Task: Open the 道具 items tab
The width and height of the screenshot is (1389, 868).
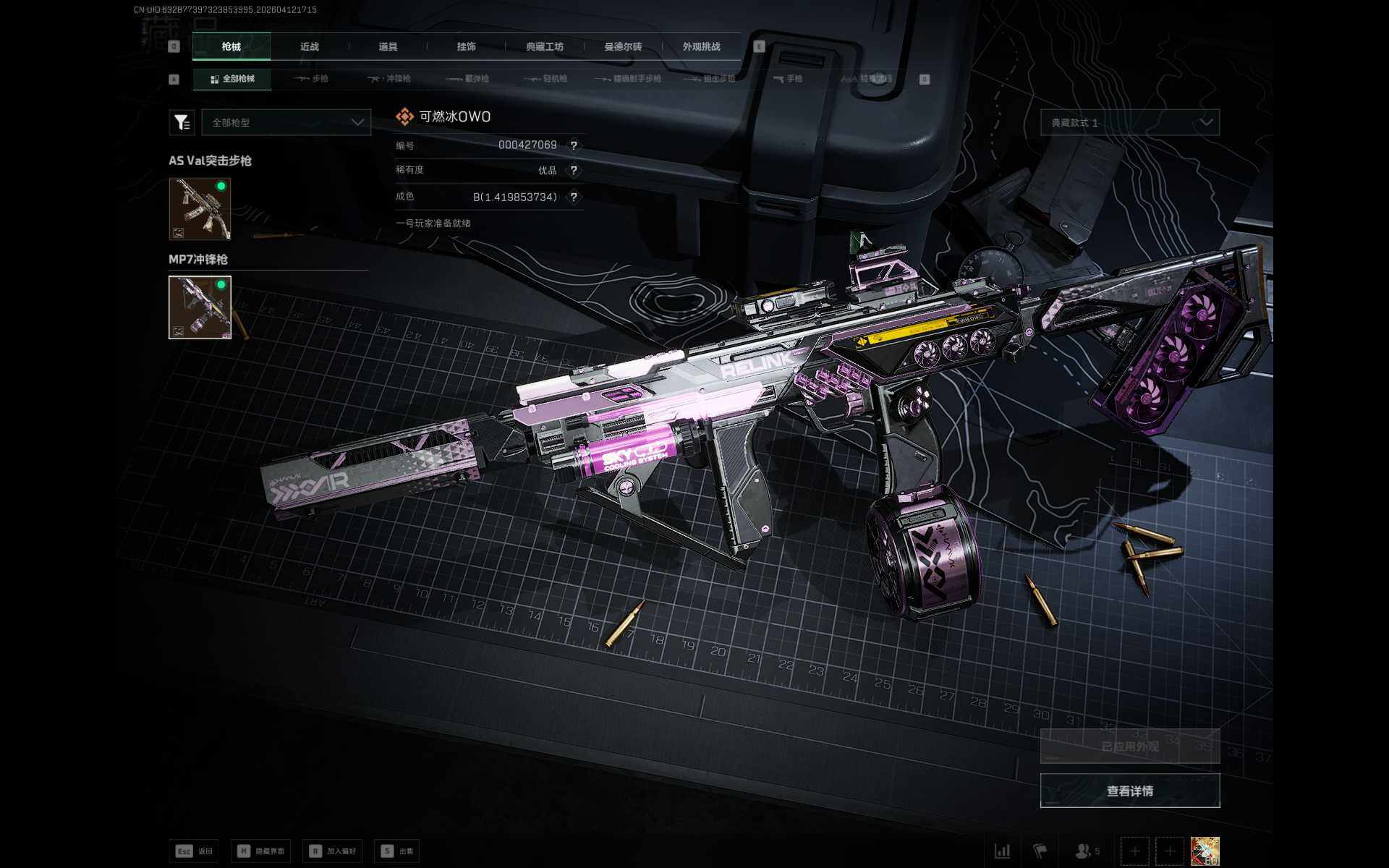Action: [x=388, y=46]
